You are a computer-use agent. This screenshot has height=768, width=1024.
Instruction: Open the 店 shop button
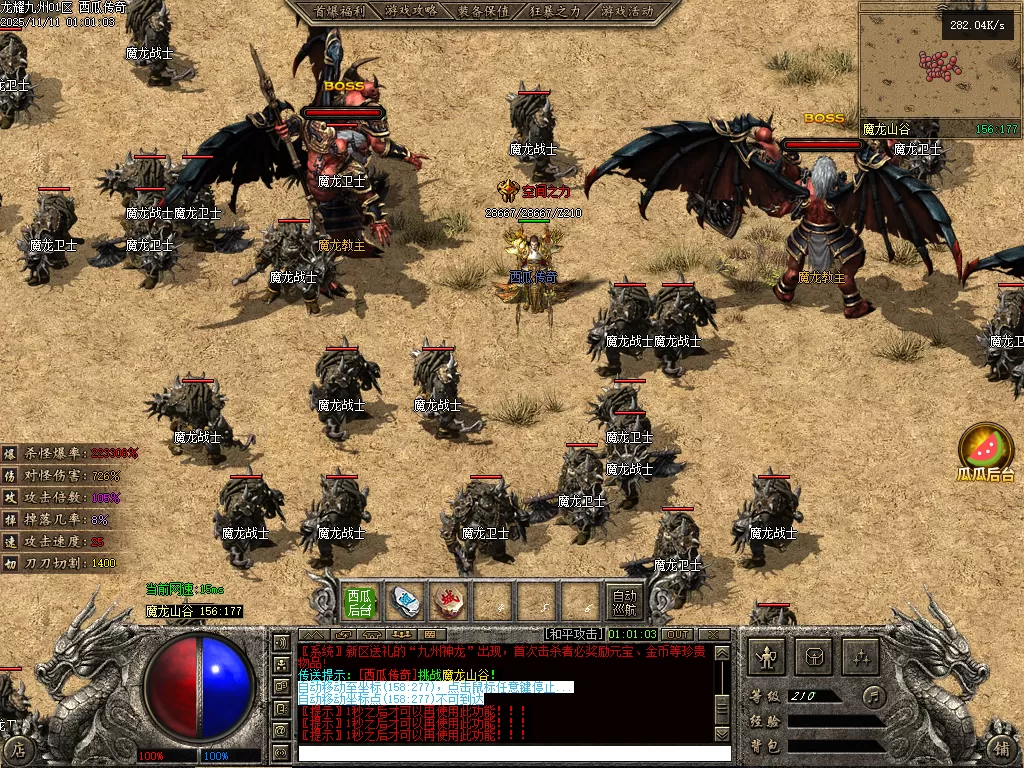[x=21, y=748]
